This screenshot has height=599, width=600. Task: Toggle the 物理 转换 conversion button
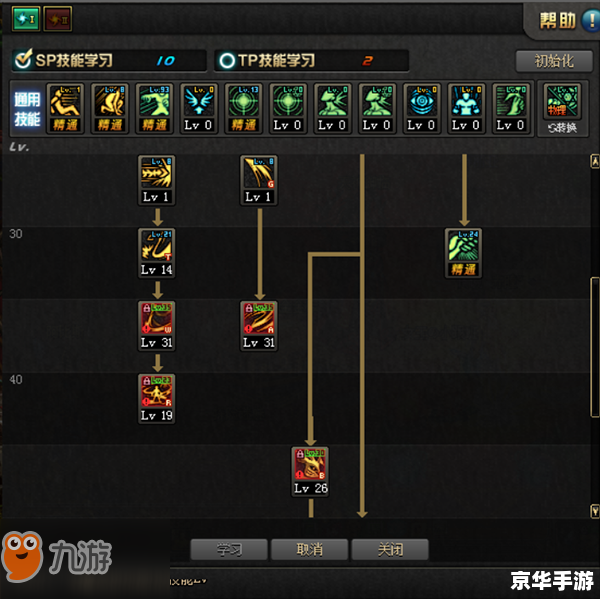[x=564, y=108]
